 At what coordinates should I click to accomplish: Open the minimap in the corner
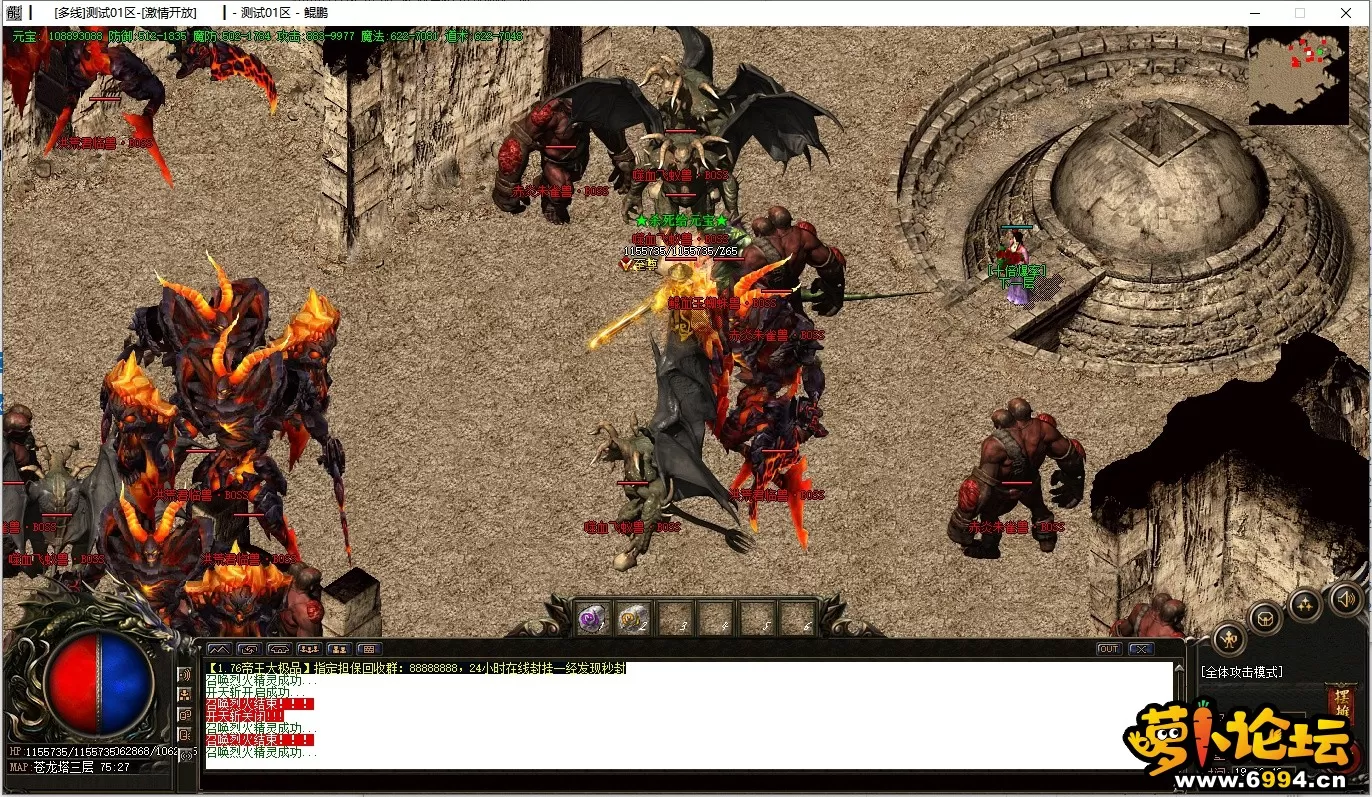click(x=1298, y=75)
